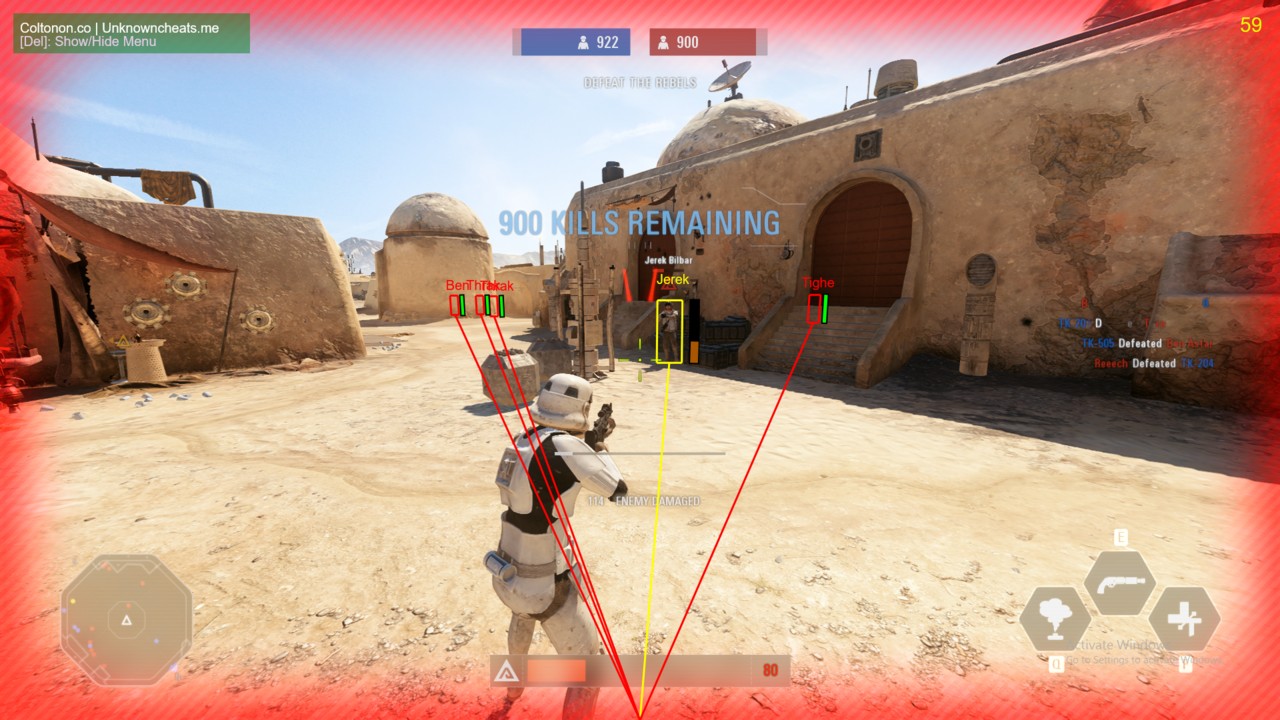Trigger the cross-shaped star card ability
The width and height of the screenshot is (1280, 720).
(1184, 619)
